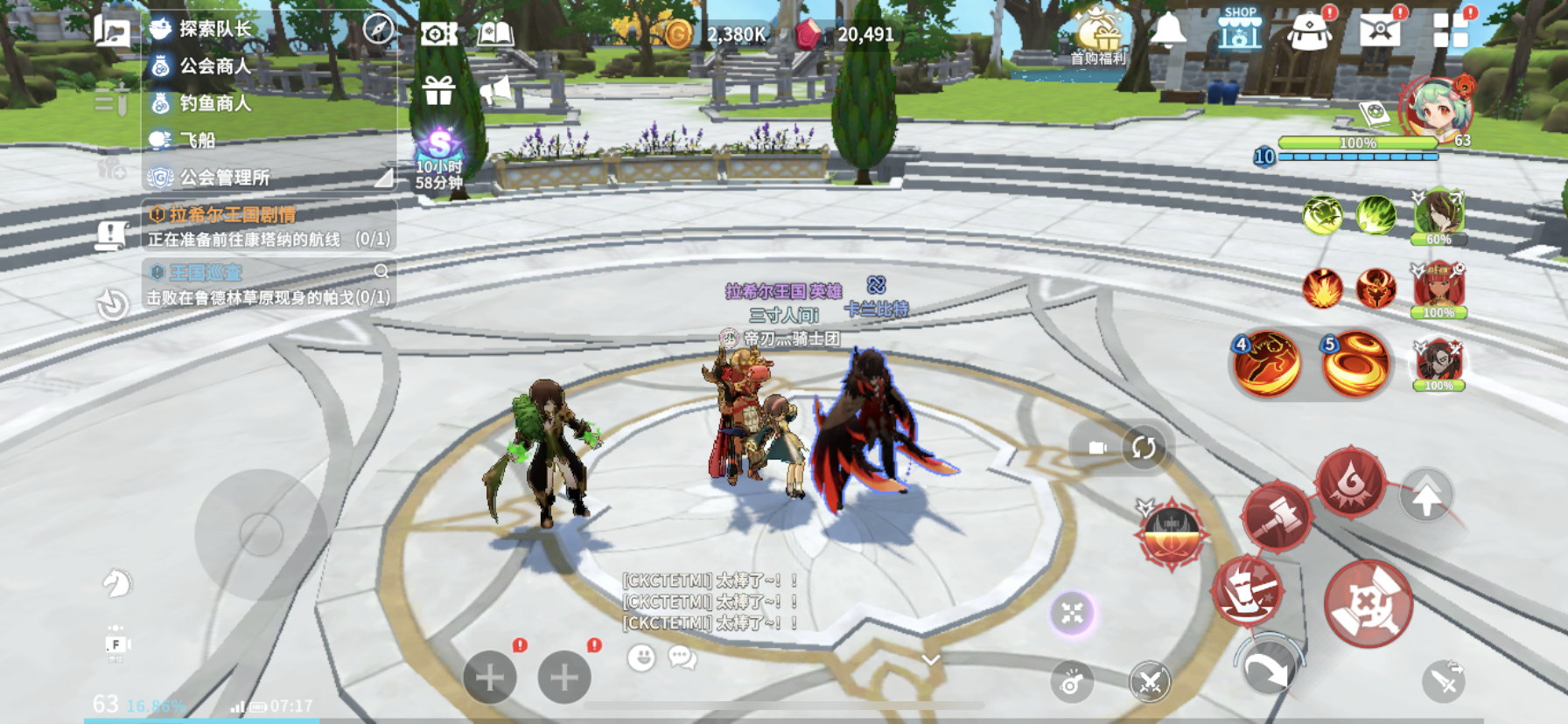This screenshot has height=724, width=1568.
Task: Open 公会管理所 from the list
Action: (x=224, y=178)
